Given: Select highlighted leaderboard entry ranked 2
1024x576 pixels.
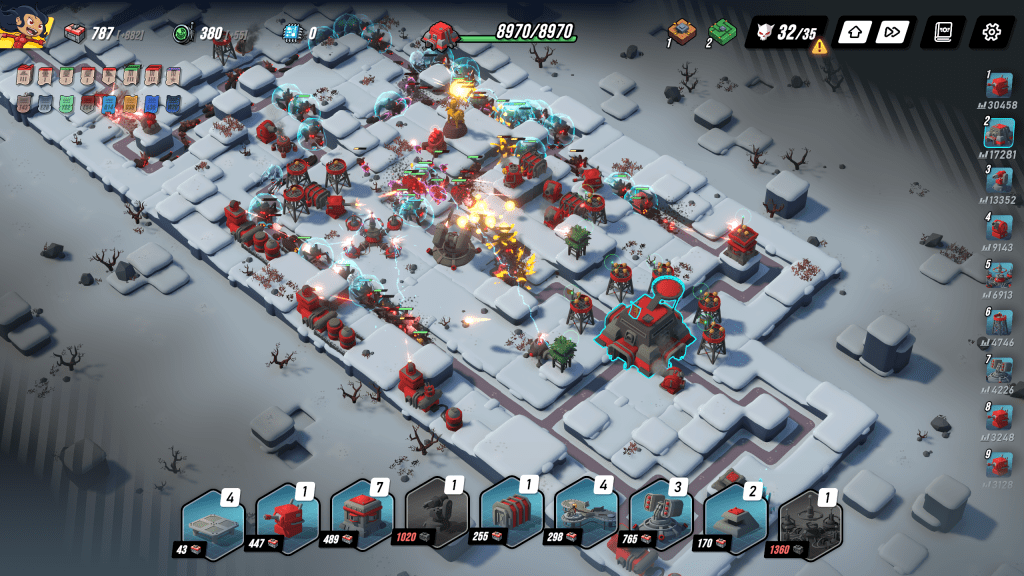Looking at the screenshot, I should coord(999,132).
